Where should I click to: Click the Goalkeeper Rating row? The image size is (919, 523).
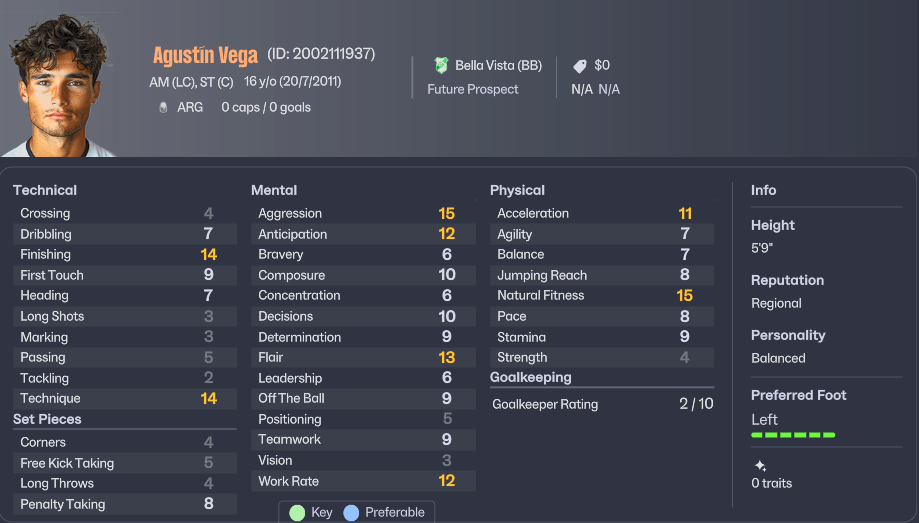coord(601,404)
